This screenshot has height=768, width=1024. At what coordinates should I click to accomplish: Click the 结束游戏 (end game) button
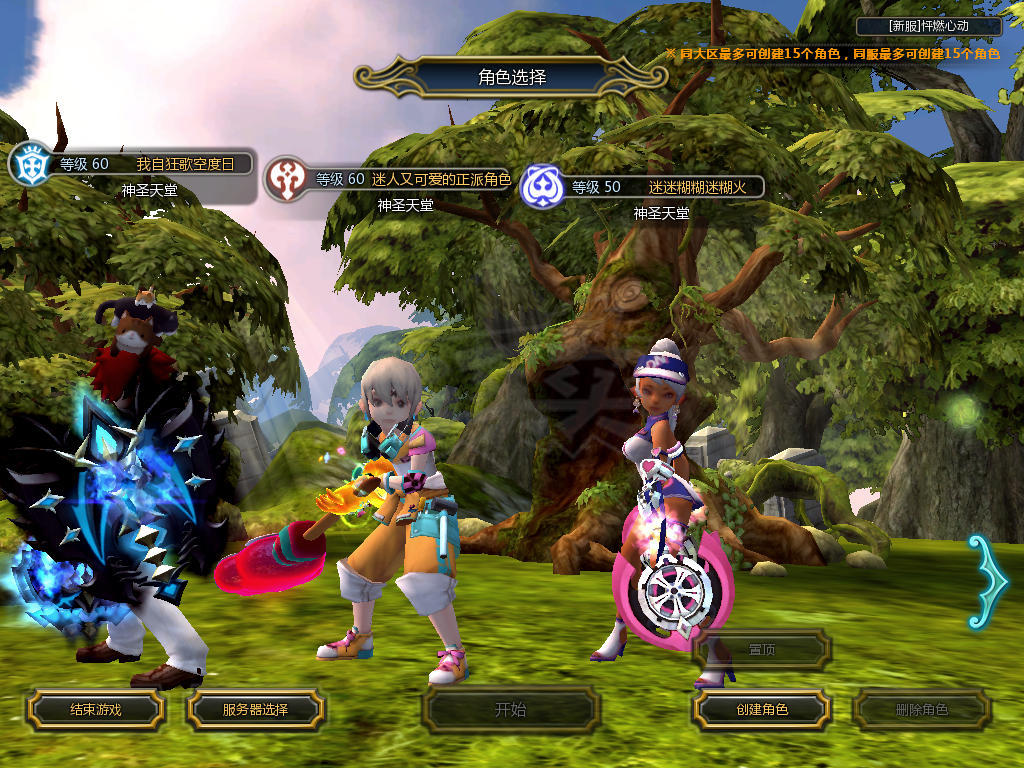[95, 710]
